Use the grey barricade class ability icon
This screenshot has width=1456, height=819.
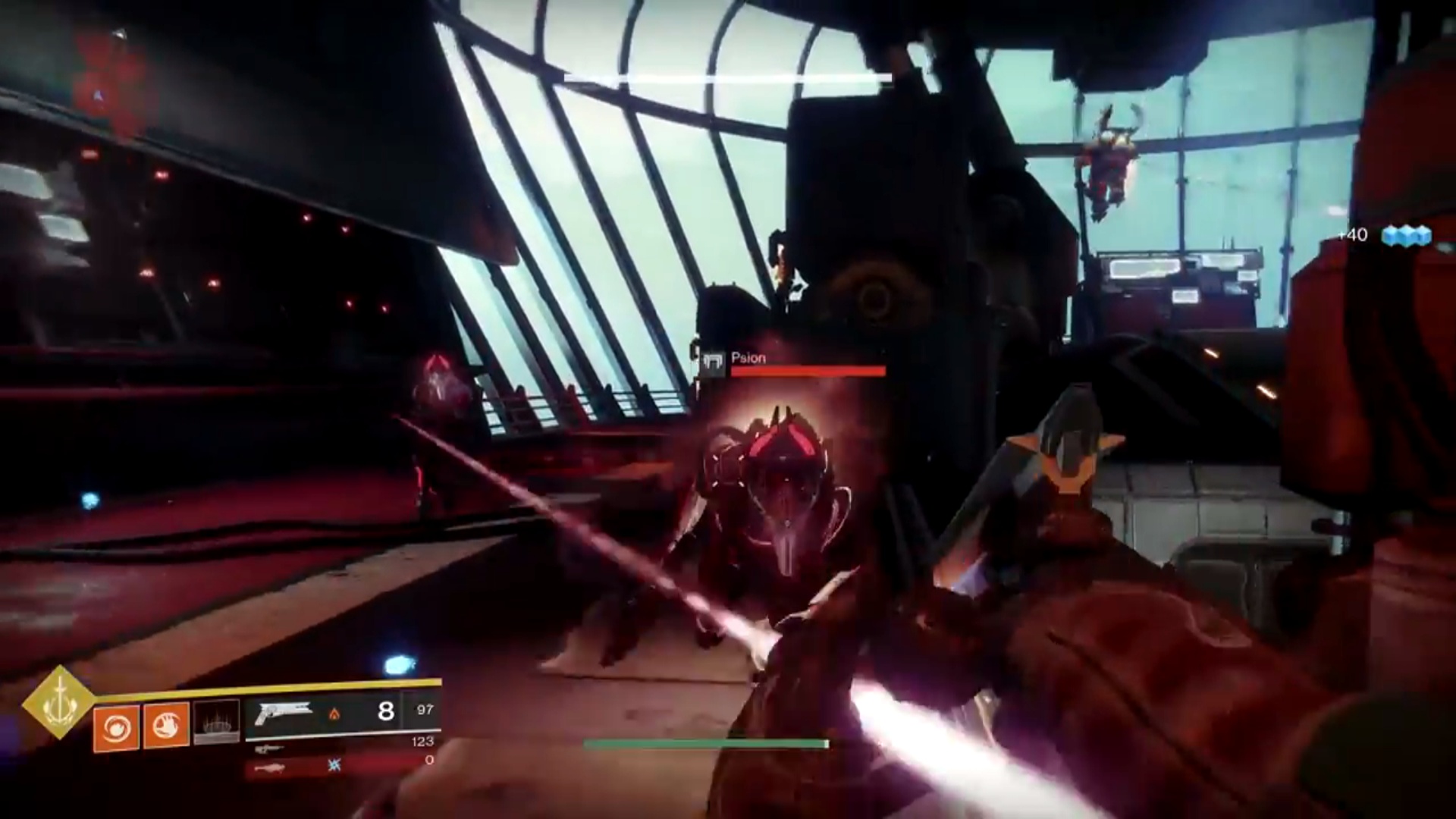click(x=217, y=722)
